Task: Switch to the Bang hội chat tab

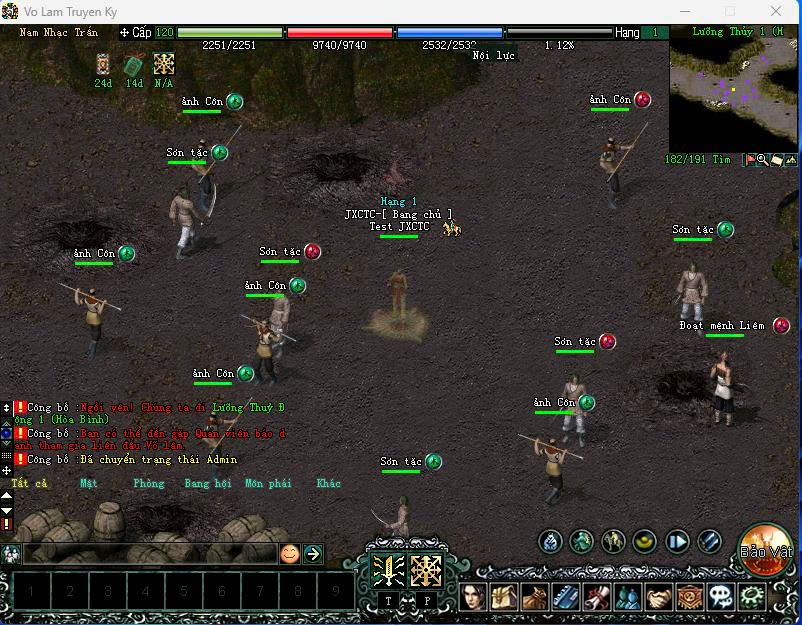Action: click(207, 484)
